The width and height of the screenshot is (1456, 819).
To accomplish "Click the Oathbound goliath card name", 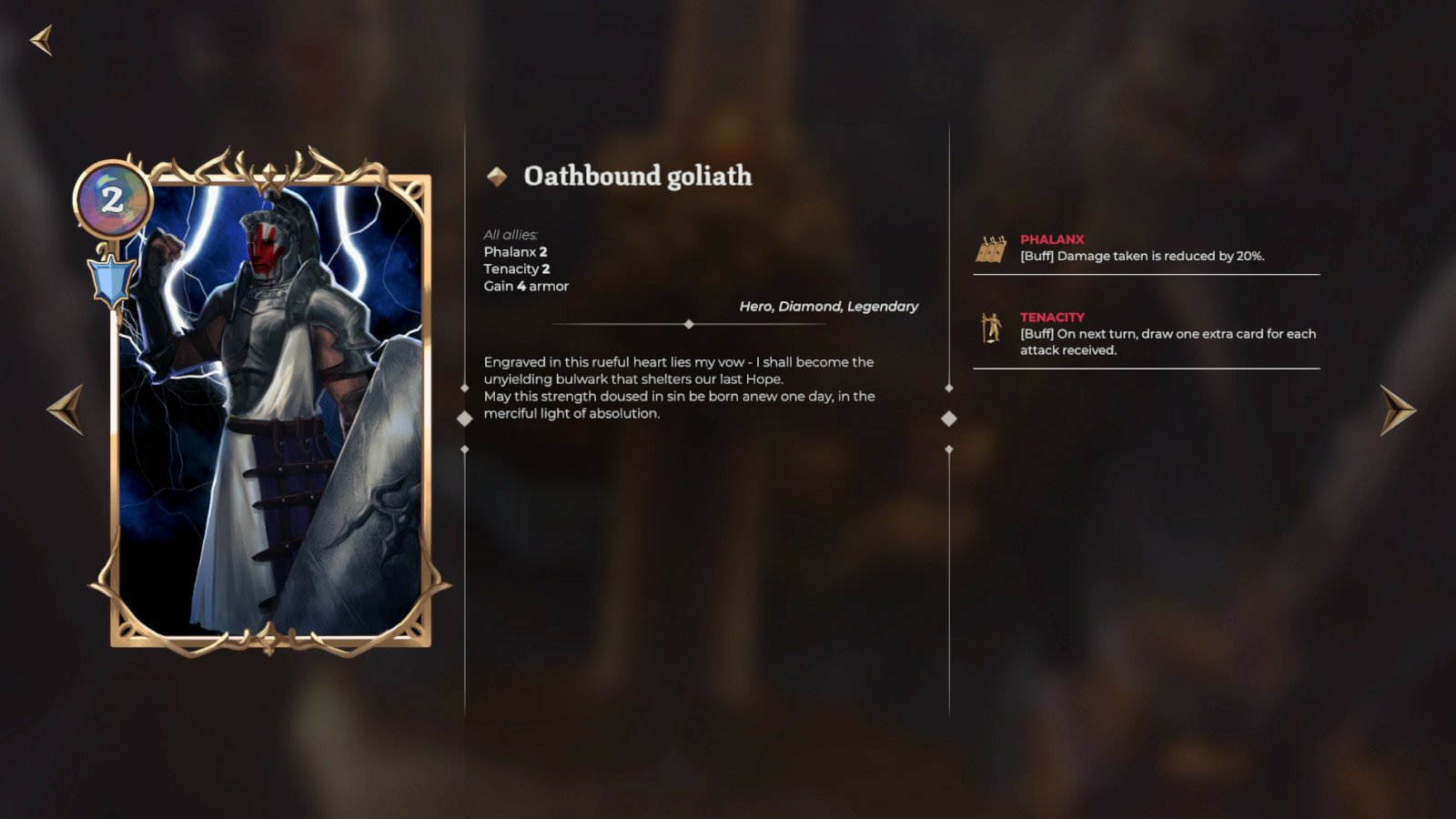I will tap(637, 177).
